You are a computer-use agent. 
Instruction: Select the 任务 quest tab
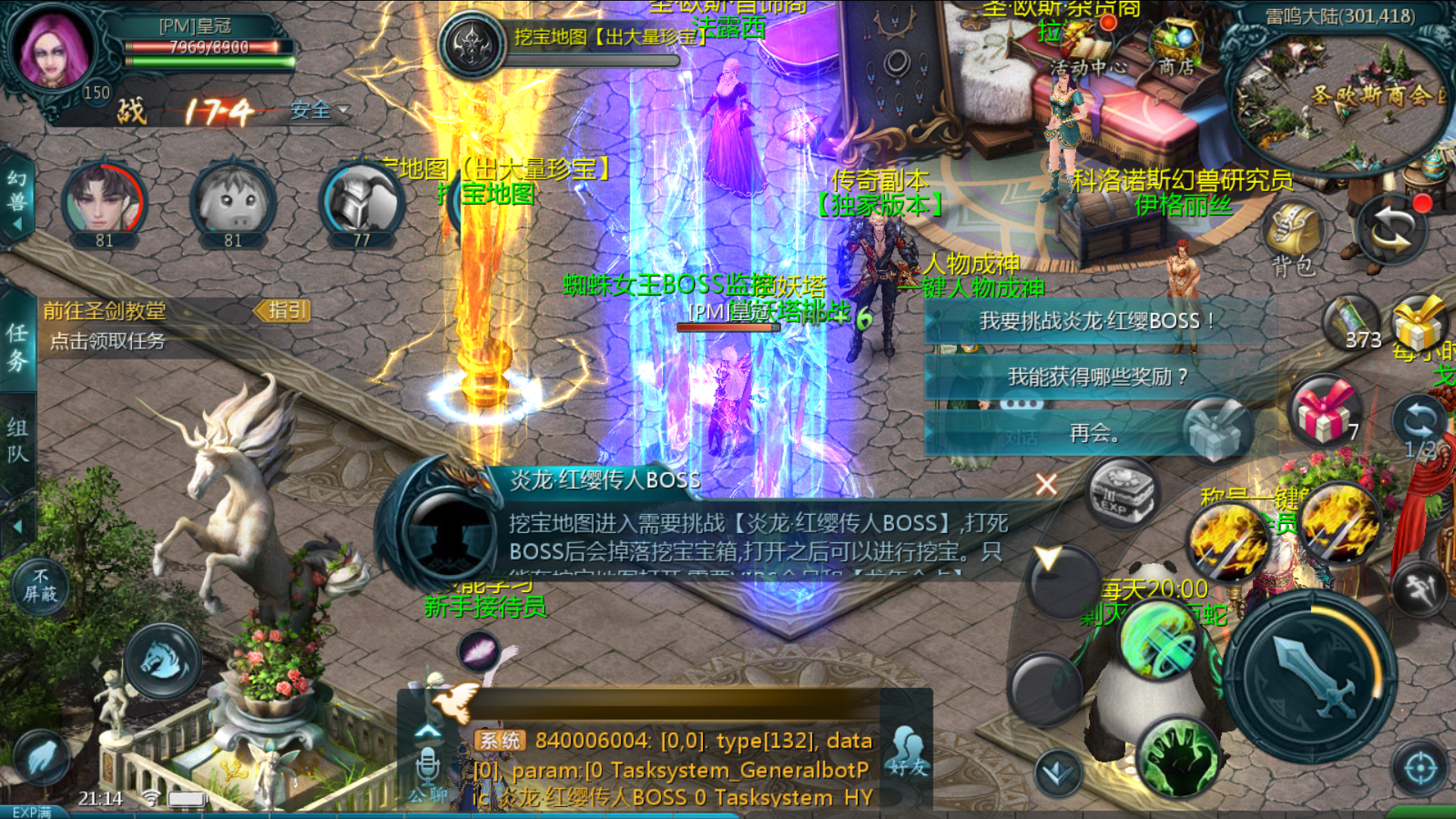pos(18,347)
